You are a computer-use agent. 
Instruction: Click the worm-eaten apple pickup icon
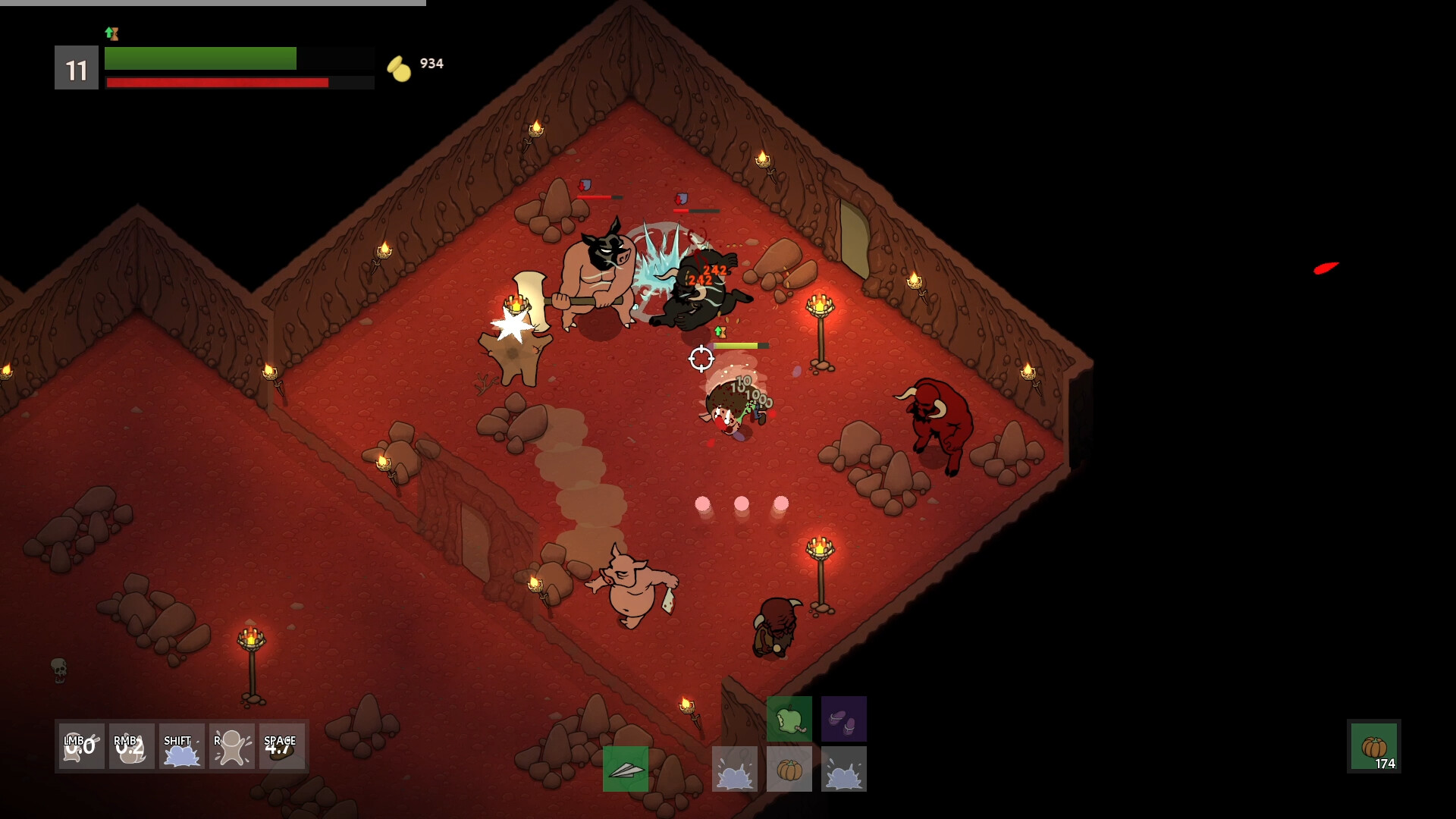point(791,719)
